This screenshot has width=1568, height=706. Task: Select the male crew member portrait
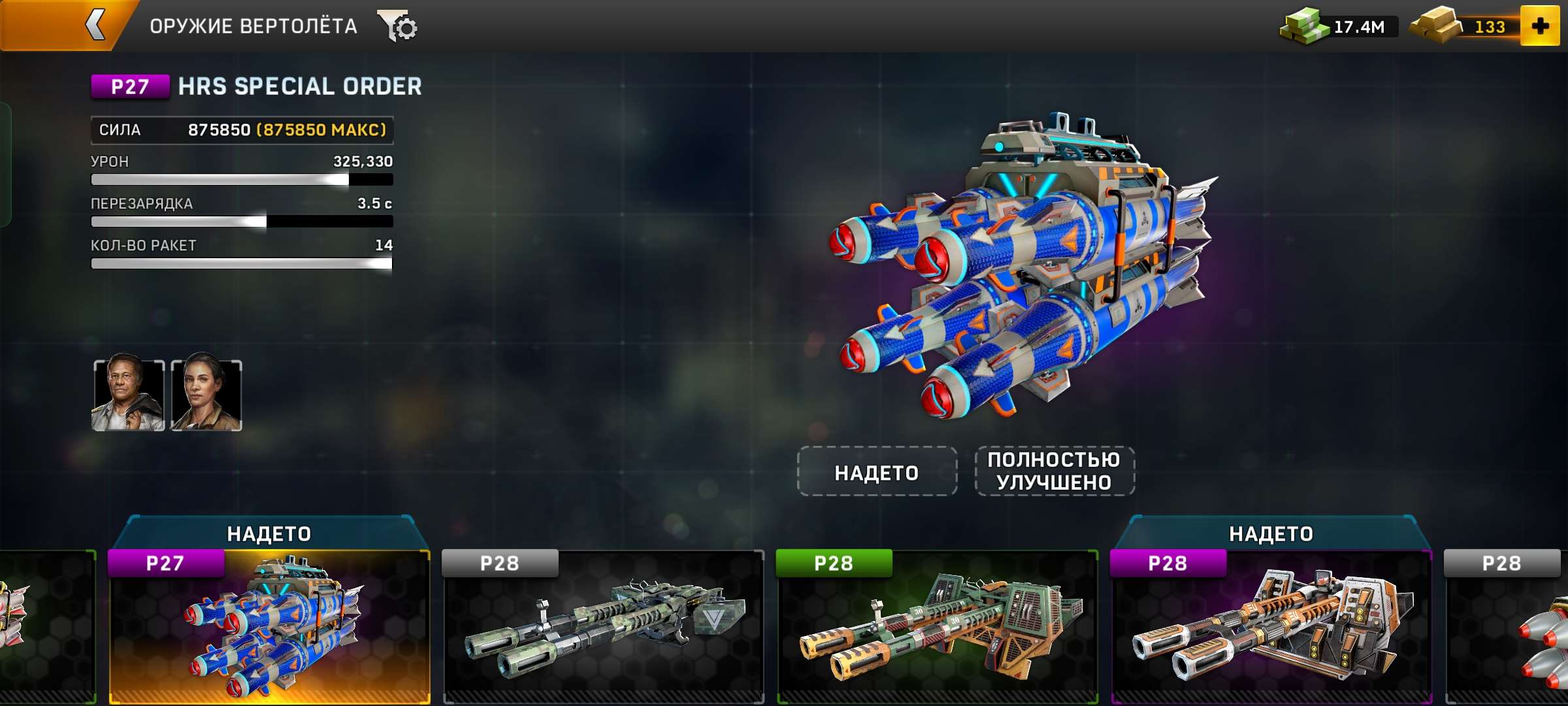[x=128, y=395]
